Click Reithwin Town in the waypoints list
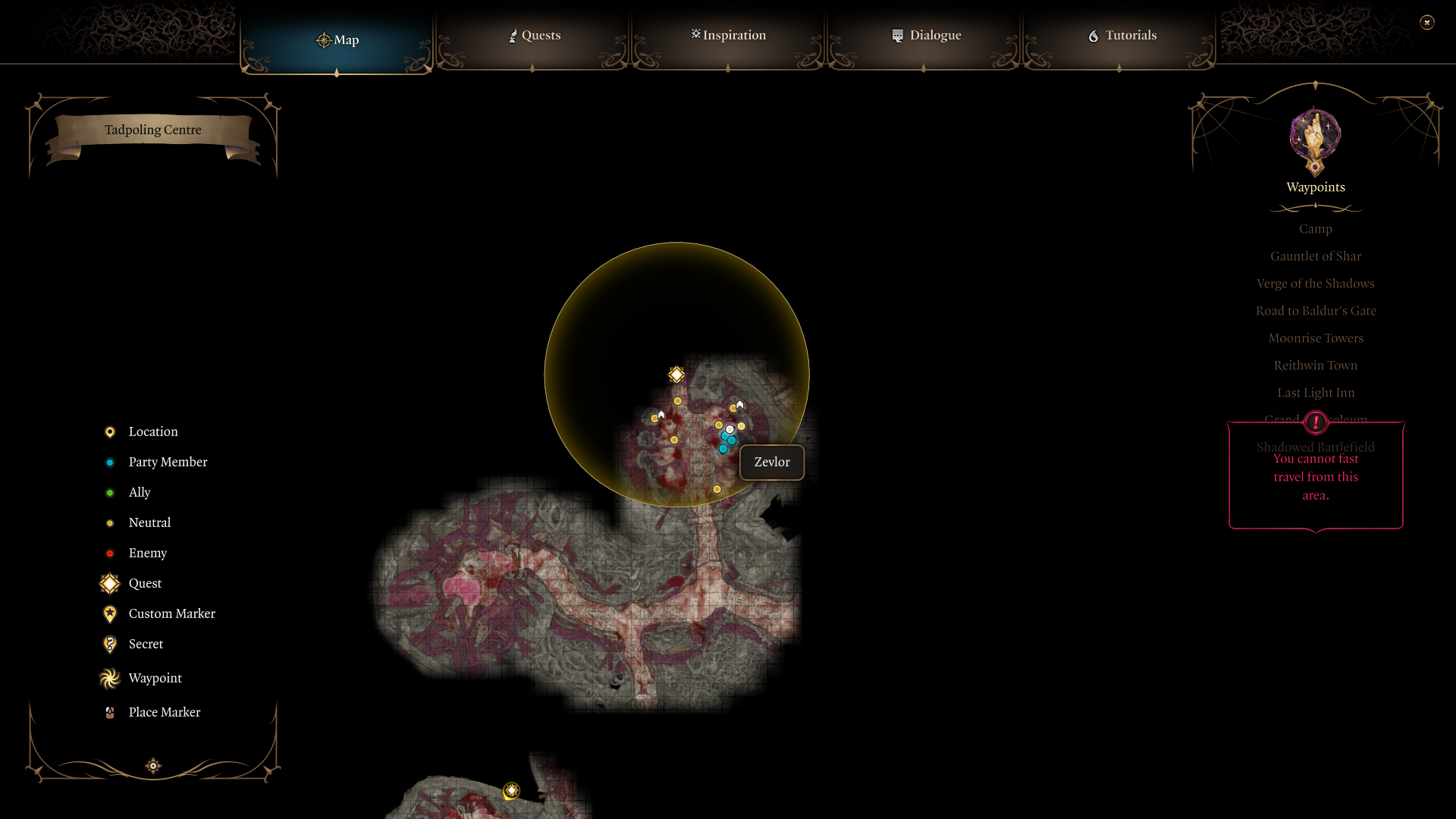Viewport: 1456px width, 819px height. [x=1315, y=365]
